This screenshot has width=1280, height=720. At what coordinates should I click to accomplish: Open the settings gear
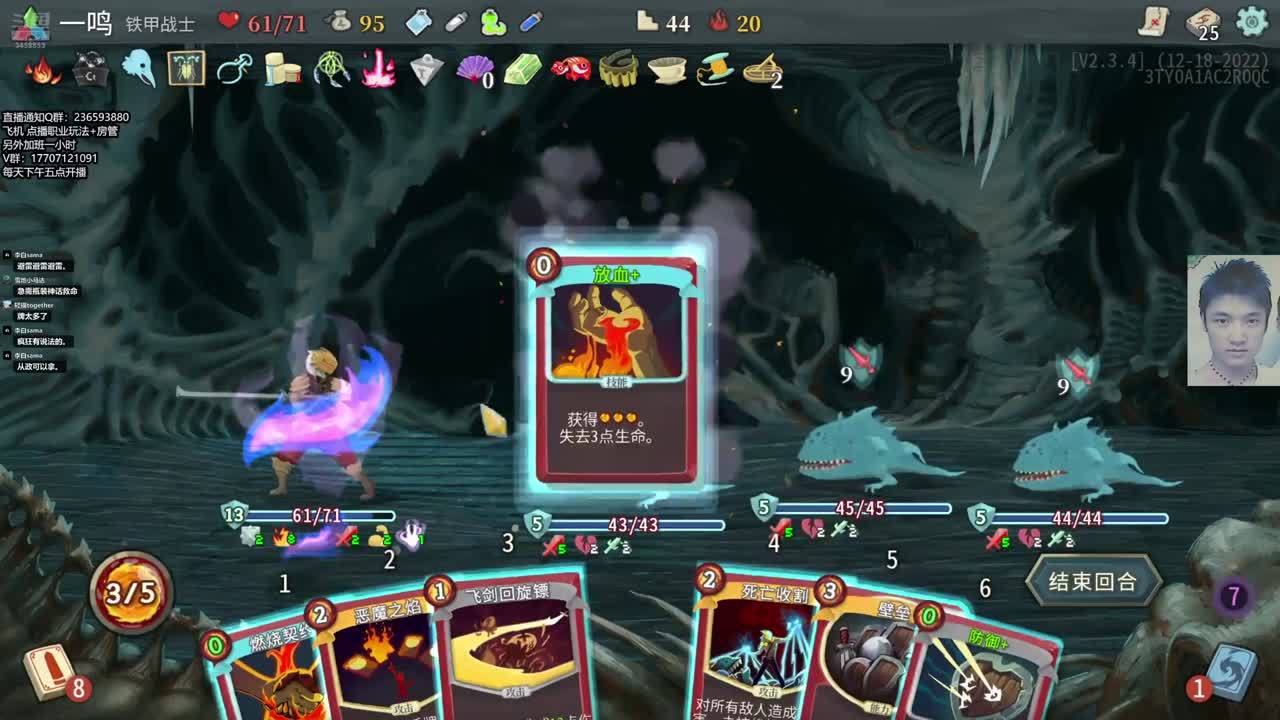1252,21
